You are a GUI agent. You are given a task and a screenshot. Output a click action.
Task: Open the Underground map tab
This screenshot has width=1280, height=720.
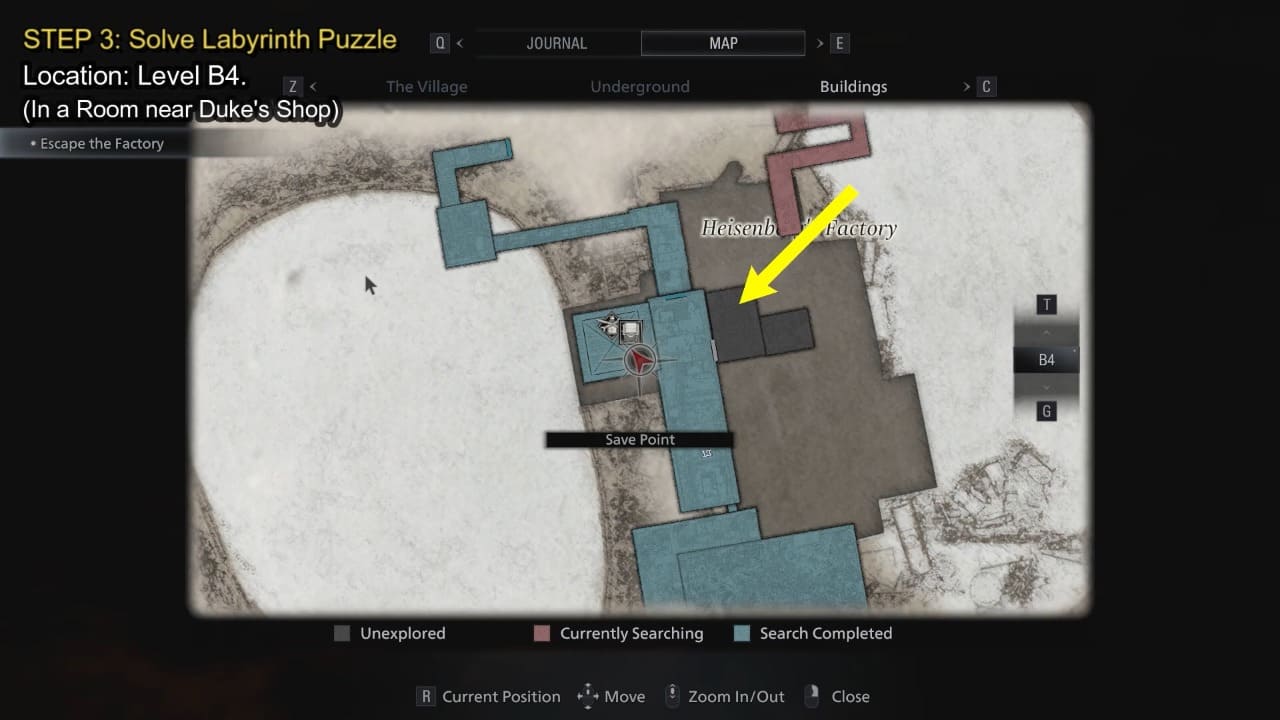click(639, 87)
